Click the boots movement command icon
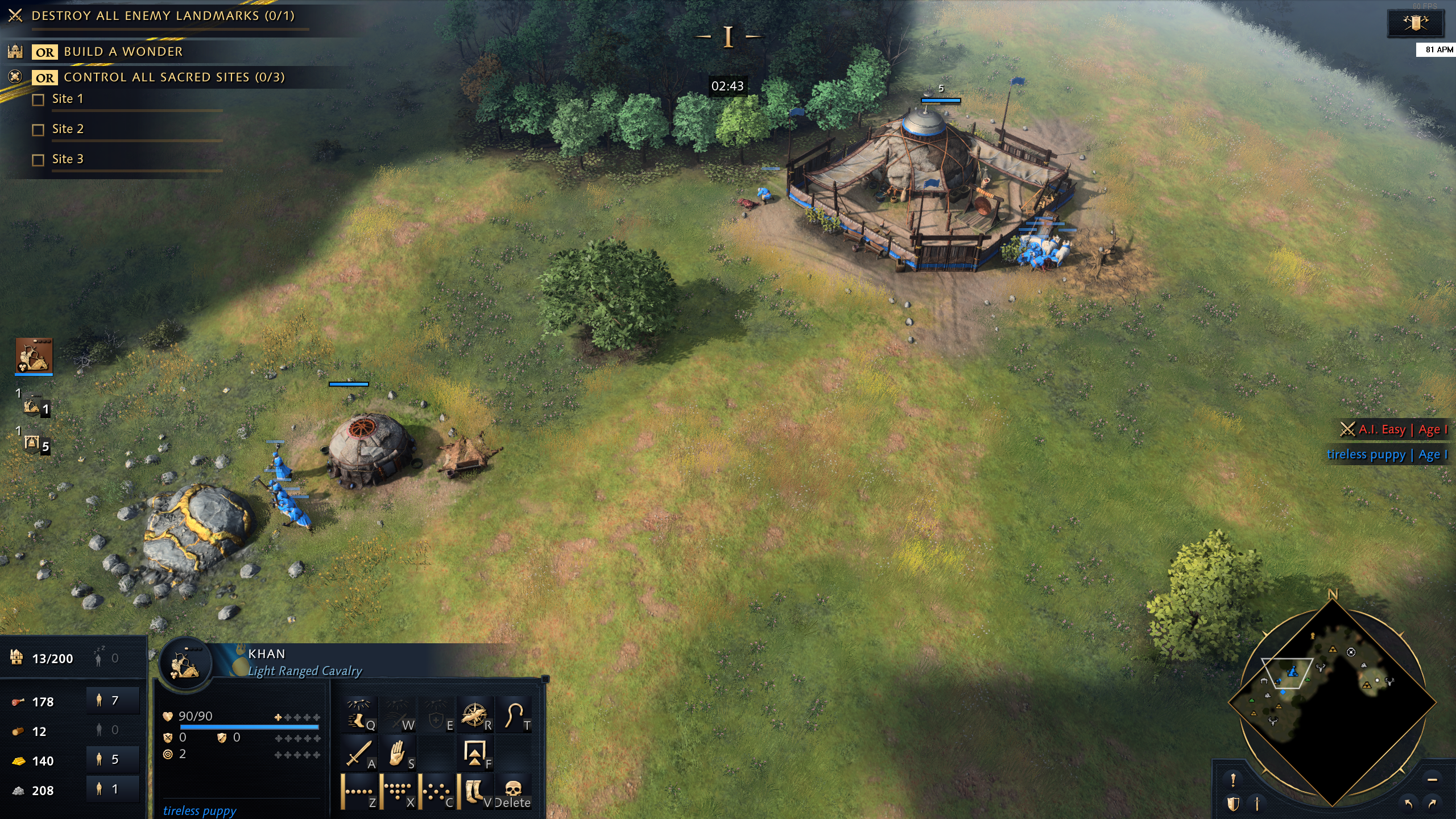The image size is (1456, 819). click(x=474, y=791)
